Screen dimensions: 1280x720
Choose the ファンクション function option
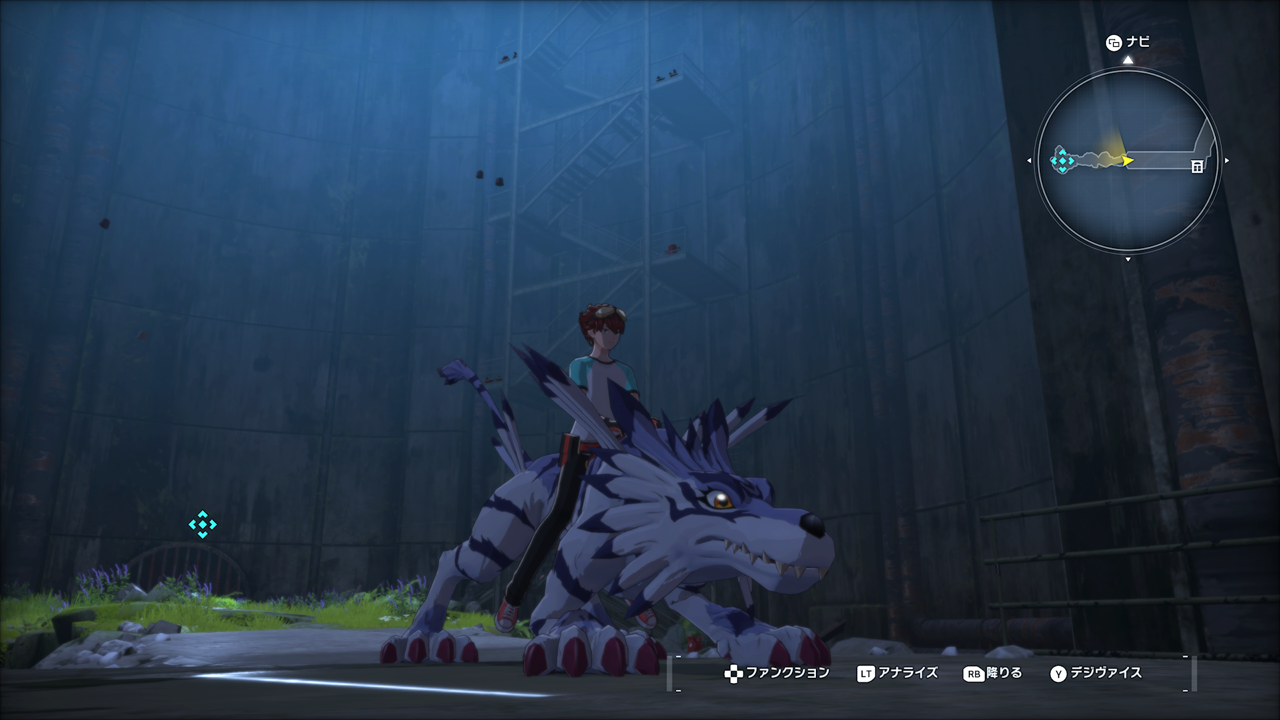click(x=778, y=673)
